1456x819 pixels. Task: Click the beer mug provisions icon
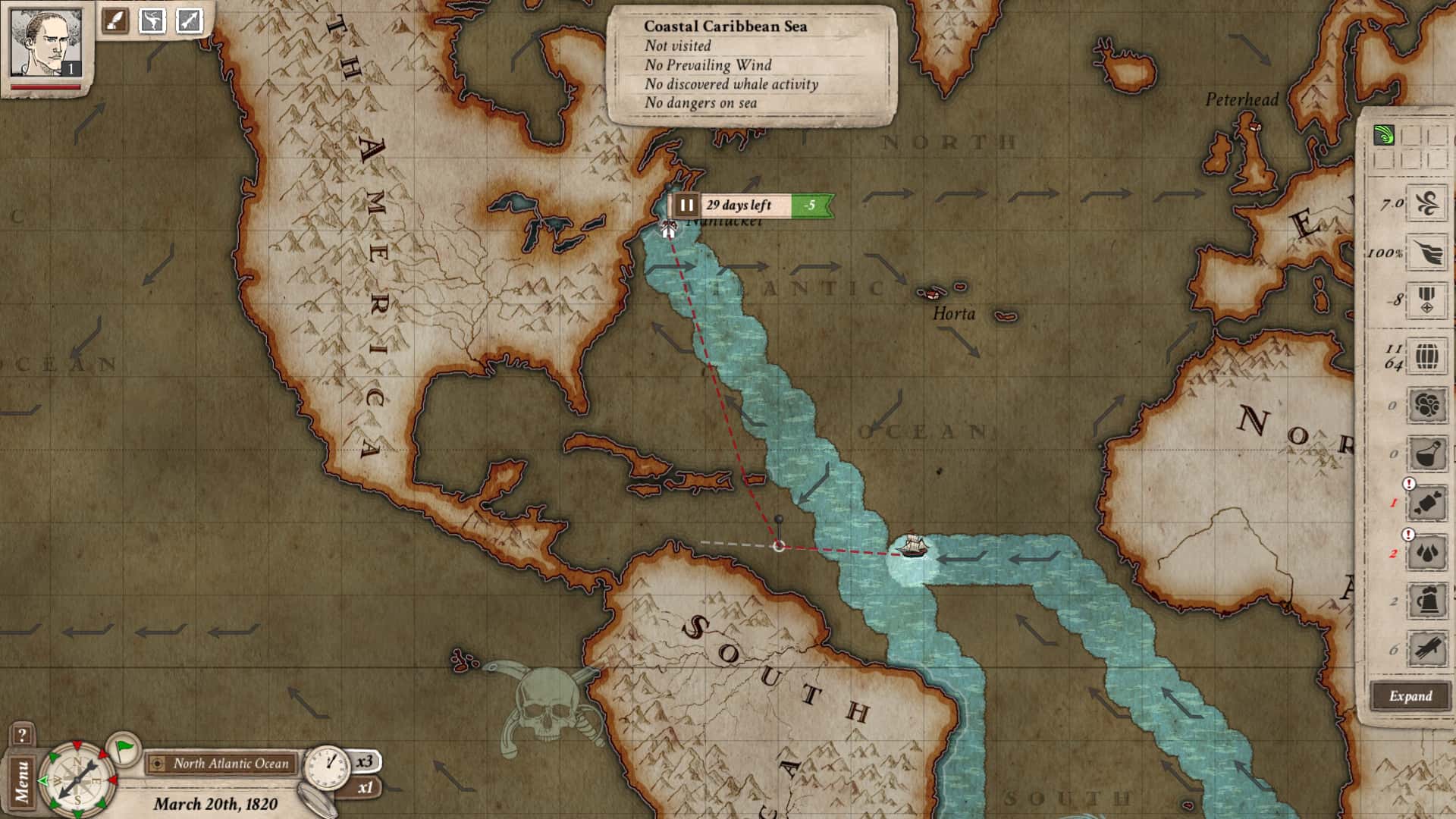(x=1426, y=601)
